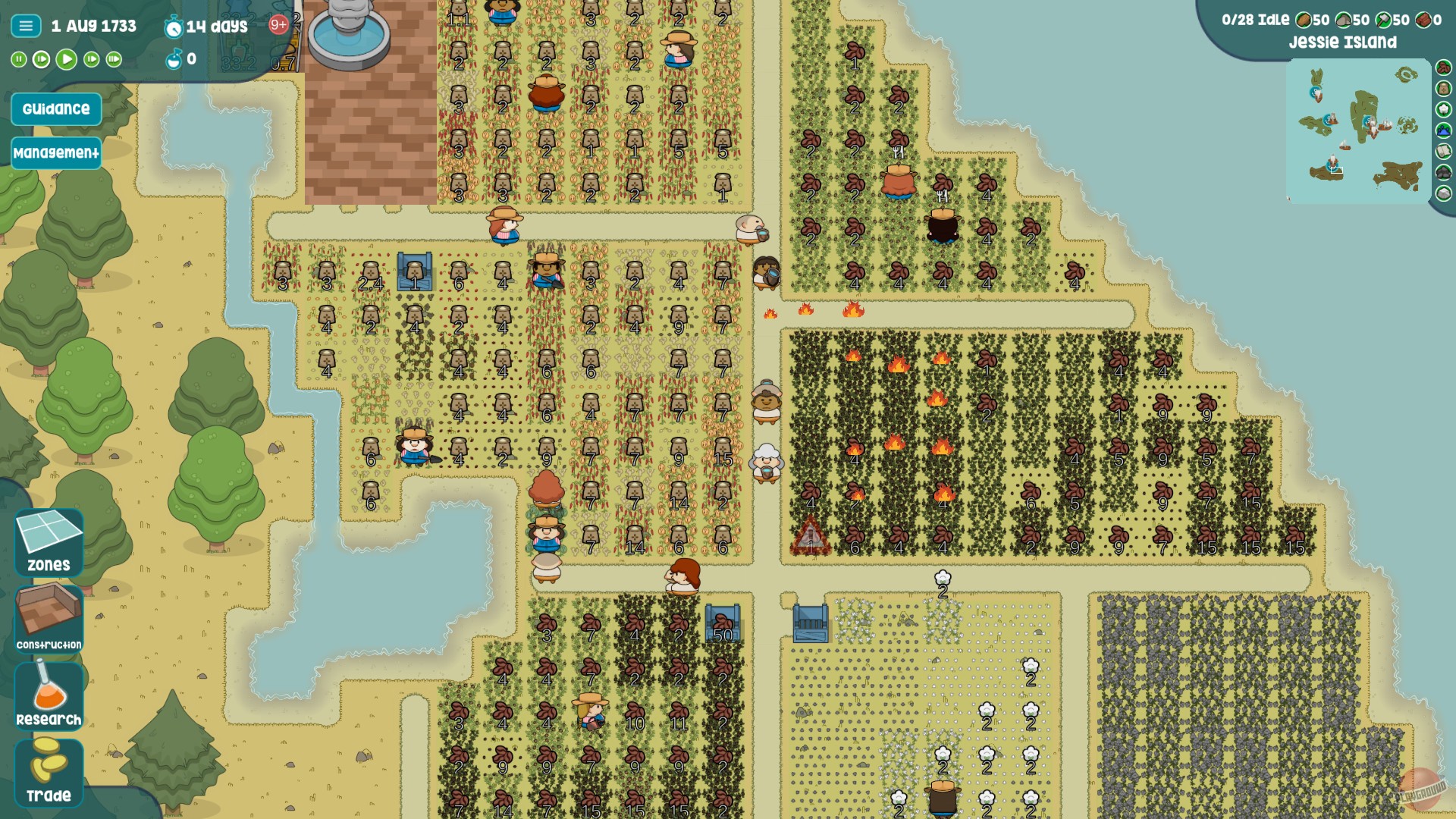Open the 9+ notifications badge
The width and height of the screenshot is (1456, 819).
pos(278,24)
